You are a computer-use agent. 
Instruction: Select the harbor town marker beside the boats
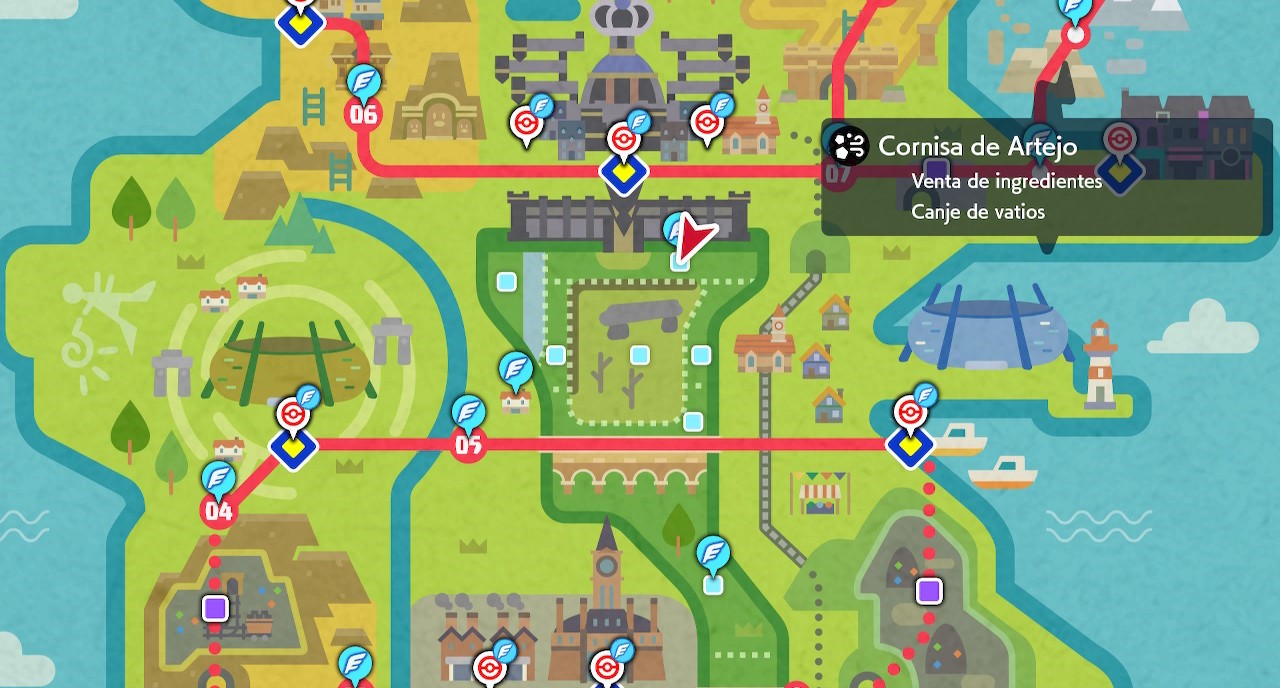pyautogui.click(x=910, y=446)
